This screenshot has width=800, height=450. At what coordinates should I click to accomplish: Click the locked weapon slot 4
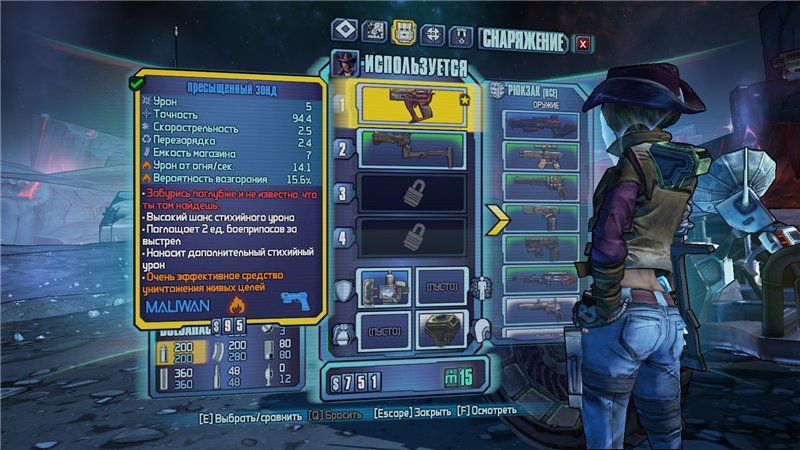(412, 238)
